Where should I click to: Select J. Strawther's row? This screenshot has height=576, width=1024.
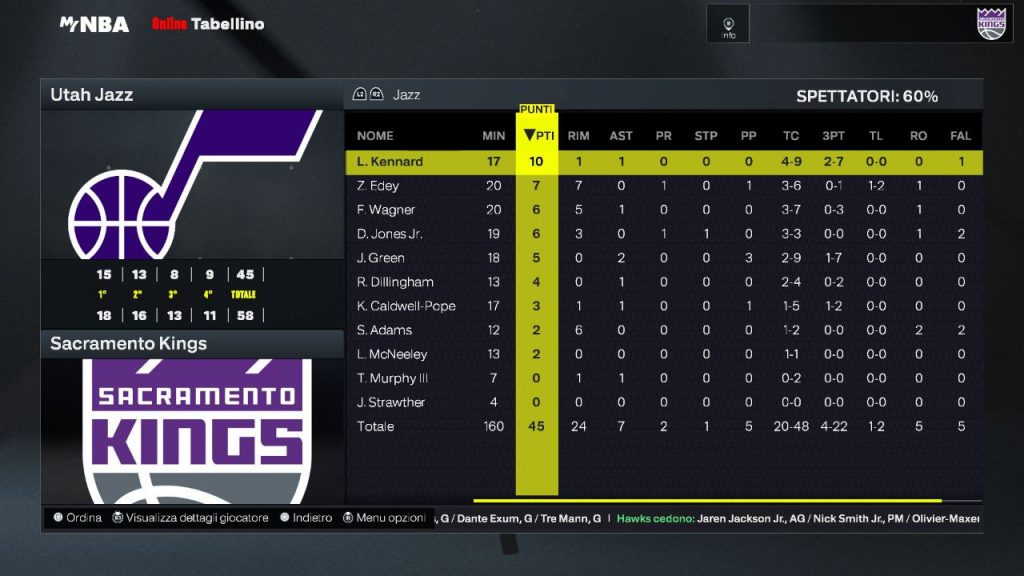coord(391,402)
